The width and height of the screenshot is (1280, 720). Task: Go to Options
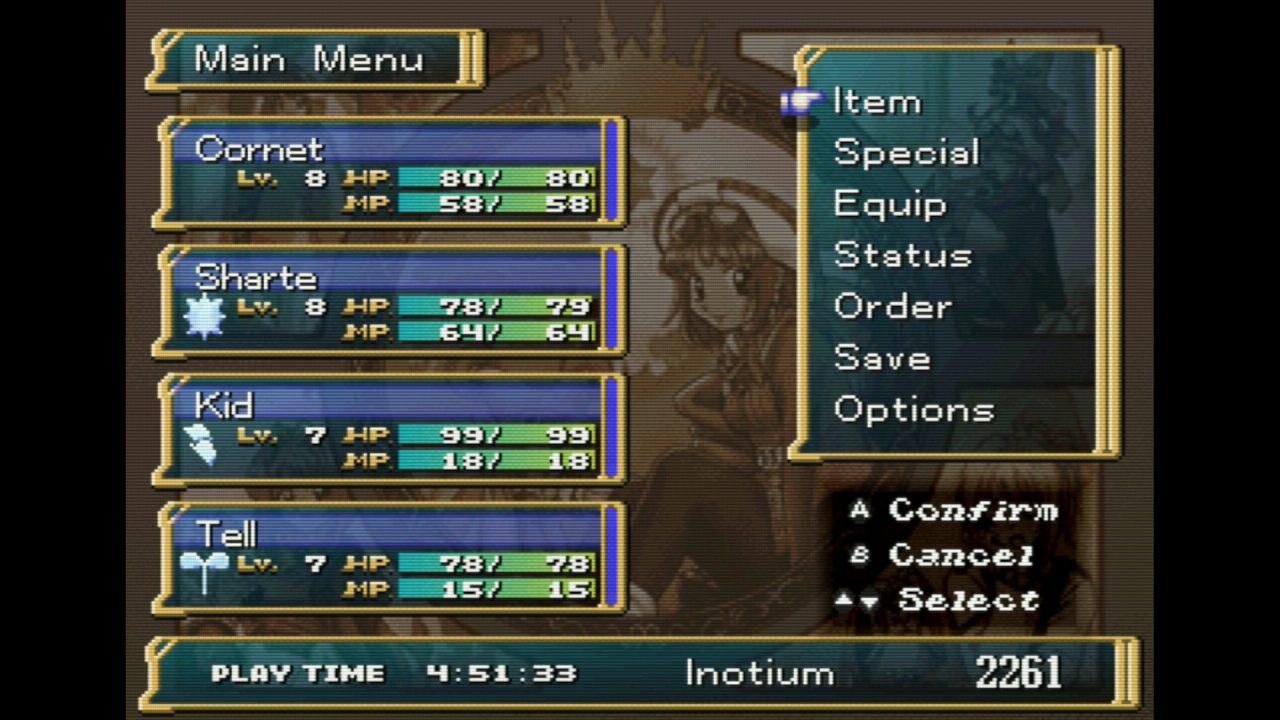click(914, 409)
